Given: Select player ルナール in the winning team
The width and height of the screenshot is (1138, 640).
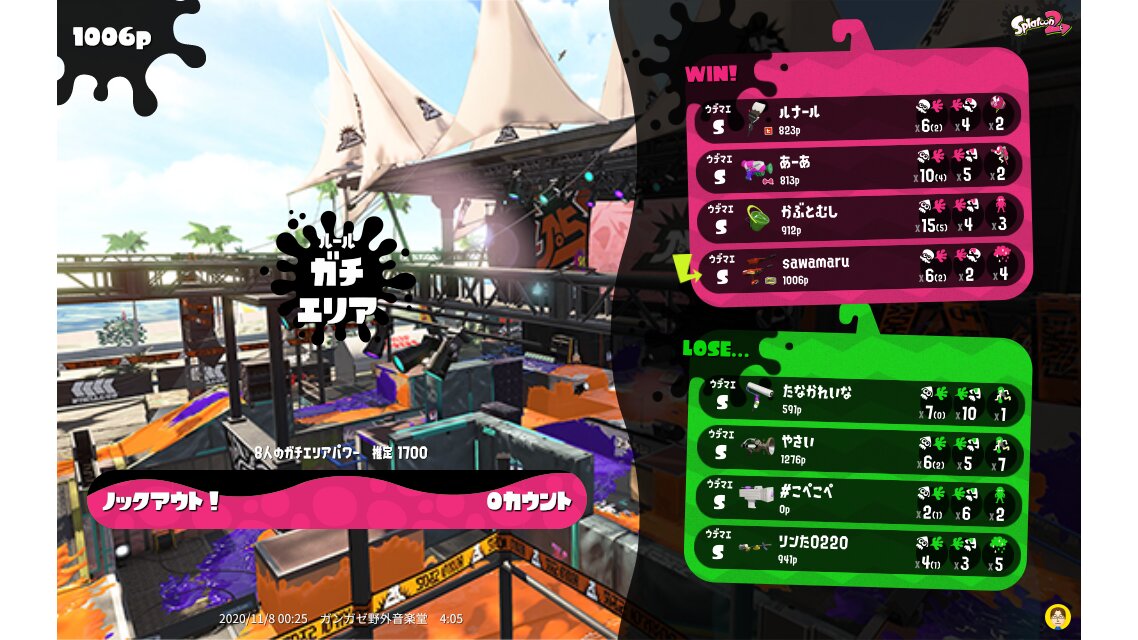Looking at the screenshot, I should [858, 118].
